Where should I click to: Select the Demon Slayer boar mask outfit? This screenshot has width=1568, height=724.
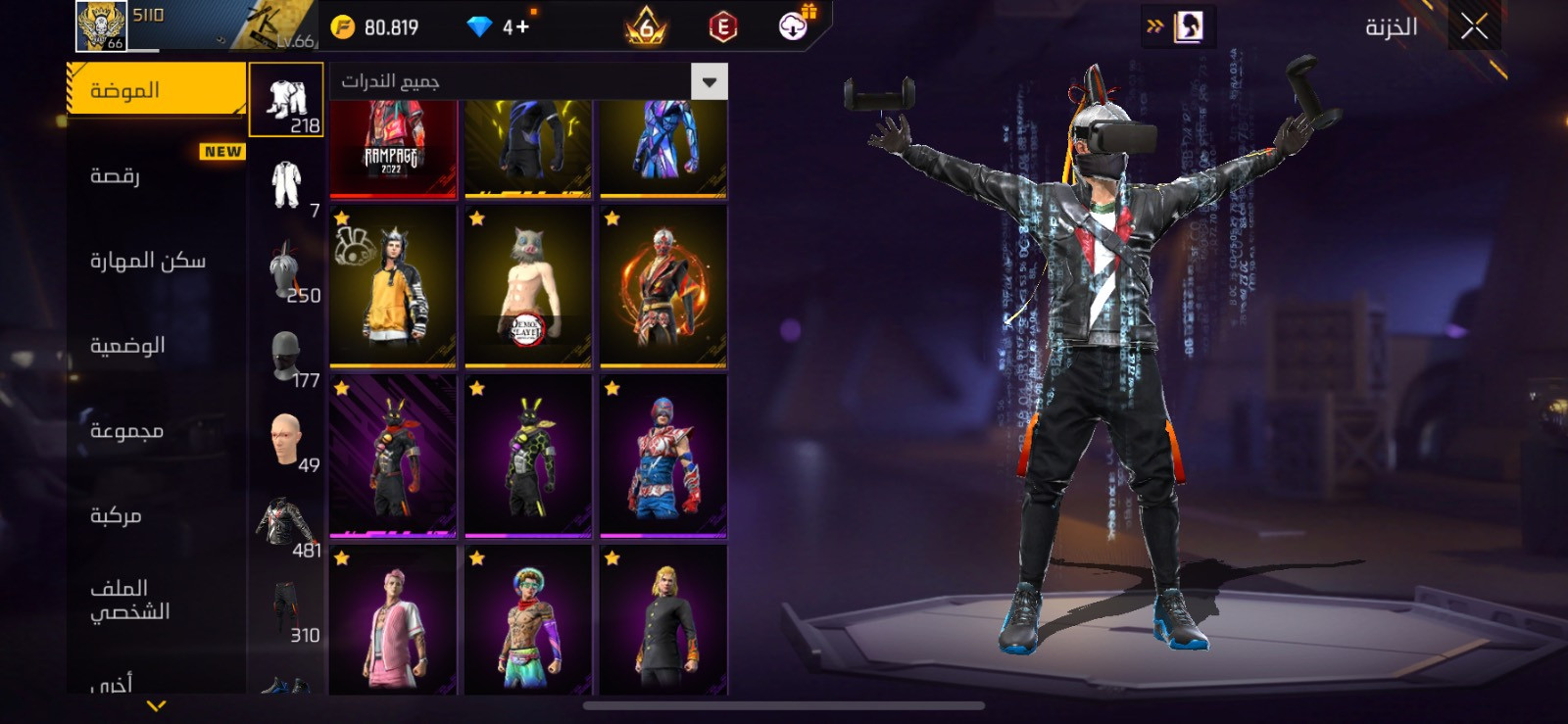point(528,285)
